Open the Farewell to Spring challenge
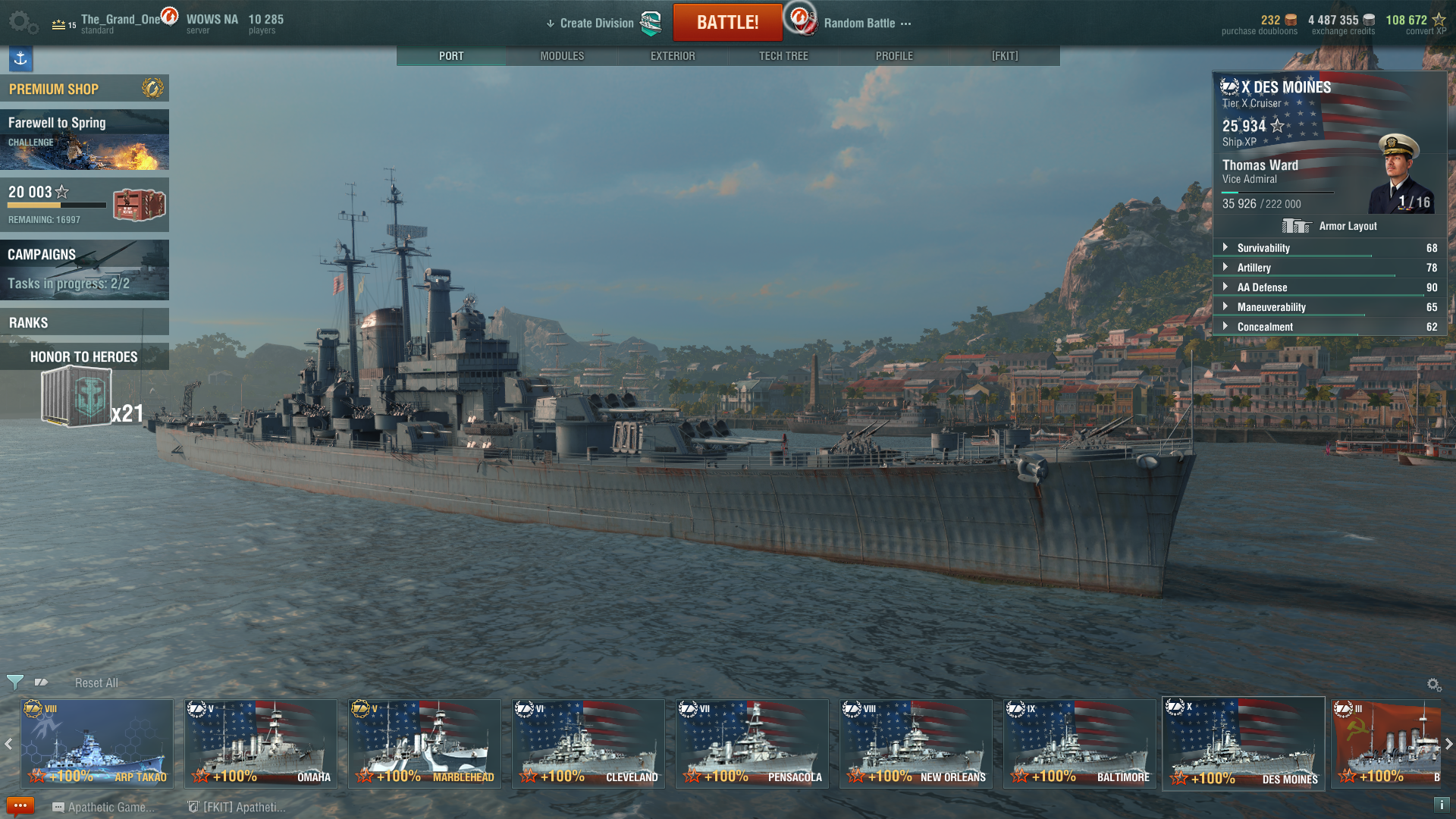 (x=84, y=140)
